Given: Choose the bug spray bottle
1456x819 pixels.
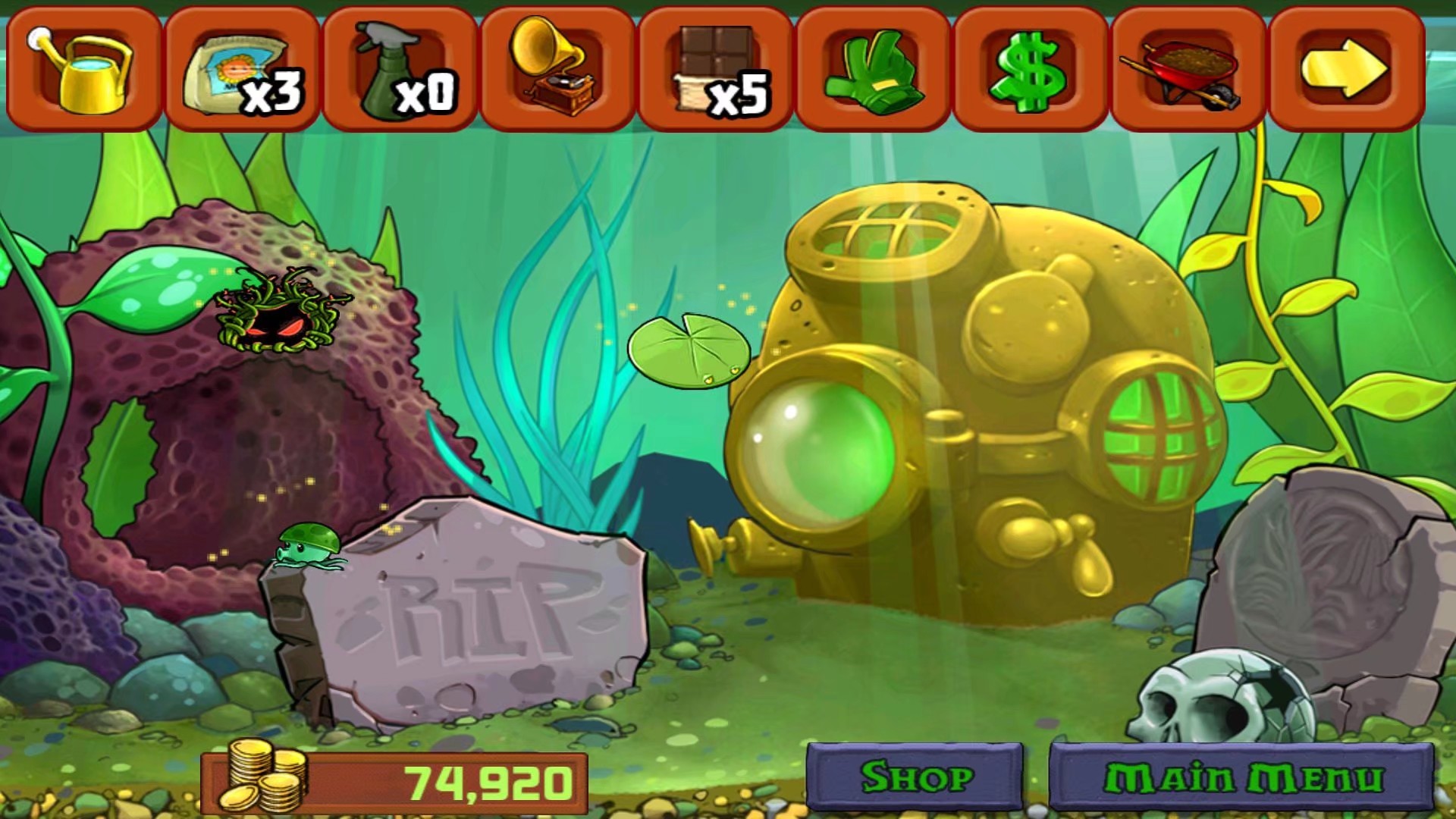Looking at the screenshot, I should (399, 68).
